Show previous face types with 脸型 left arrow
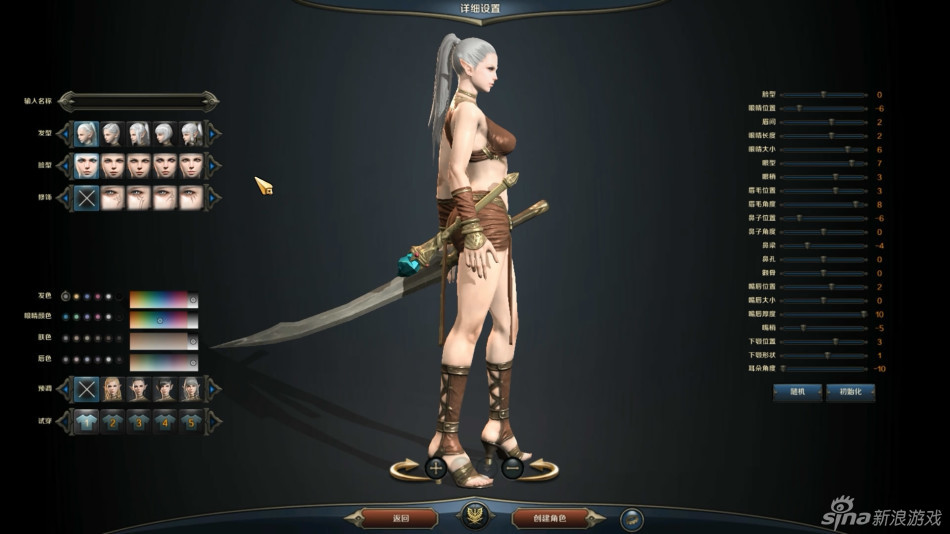The width and height of the screenshot is (950, 534). pyautogui.click(x=67, y=166)
